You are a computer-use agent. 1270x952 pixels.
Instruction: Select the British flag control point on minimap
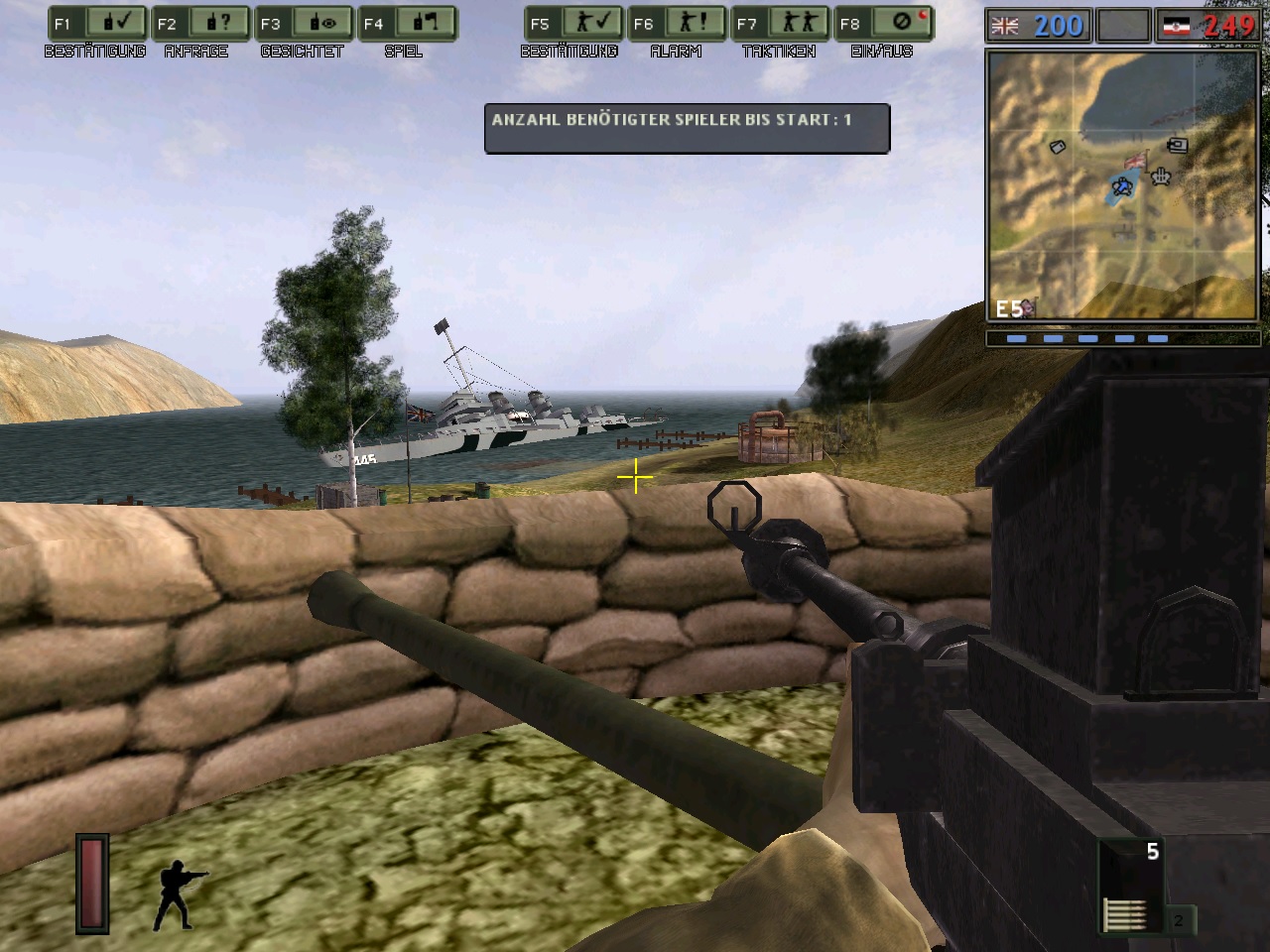tap(1134, 161)
